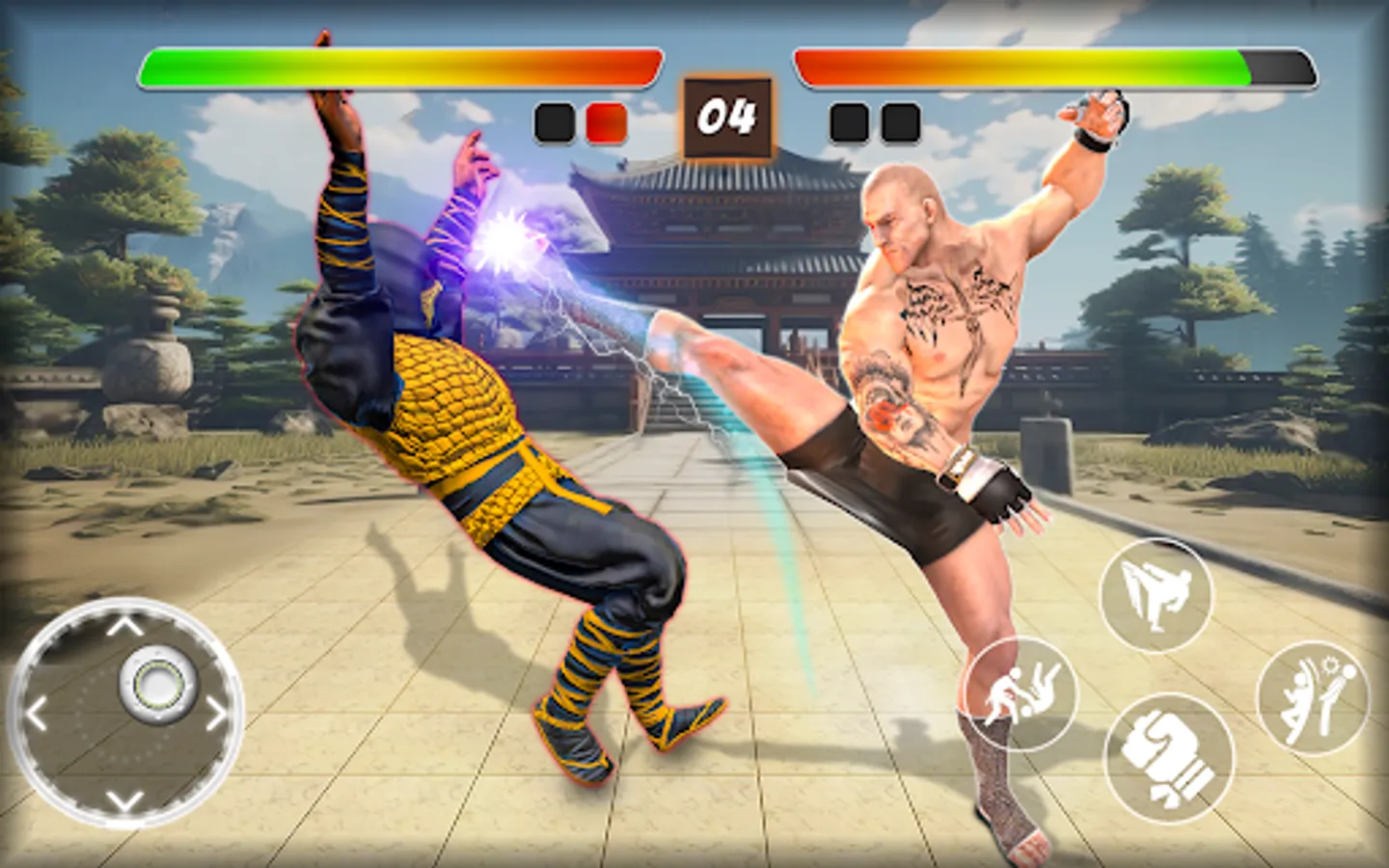Tap the left player's first round marker
The height and width of the screenshot is (868, 1389).
point(557,121)
